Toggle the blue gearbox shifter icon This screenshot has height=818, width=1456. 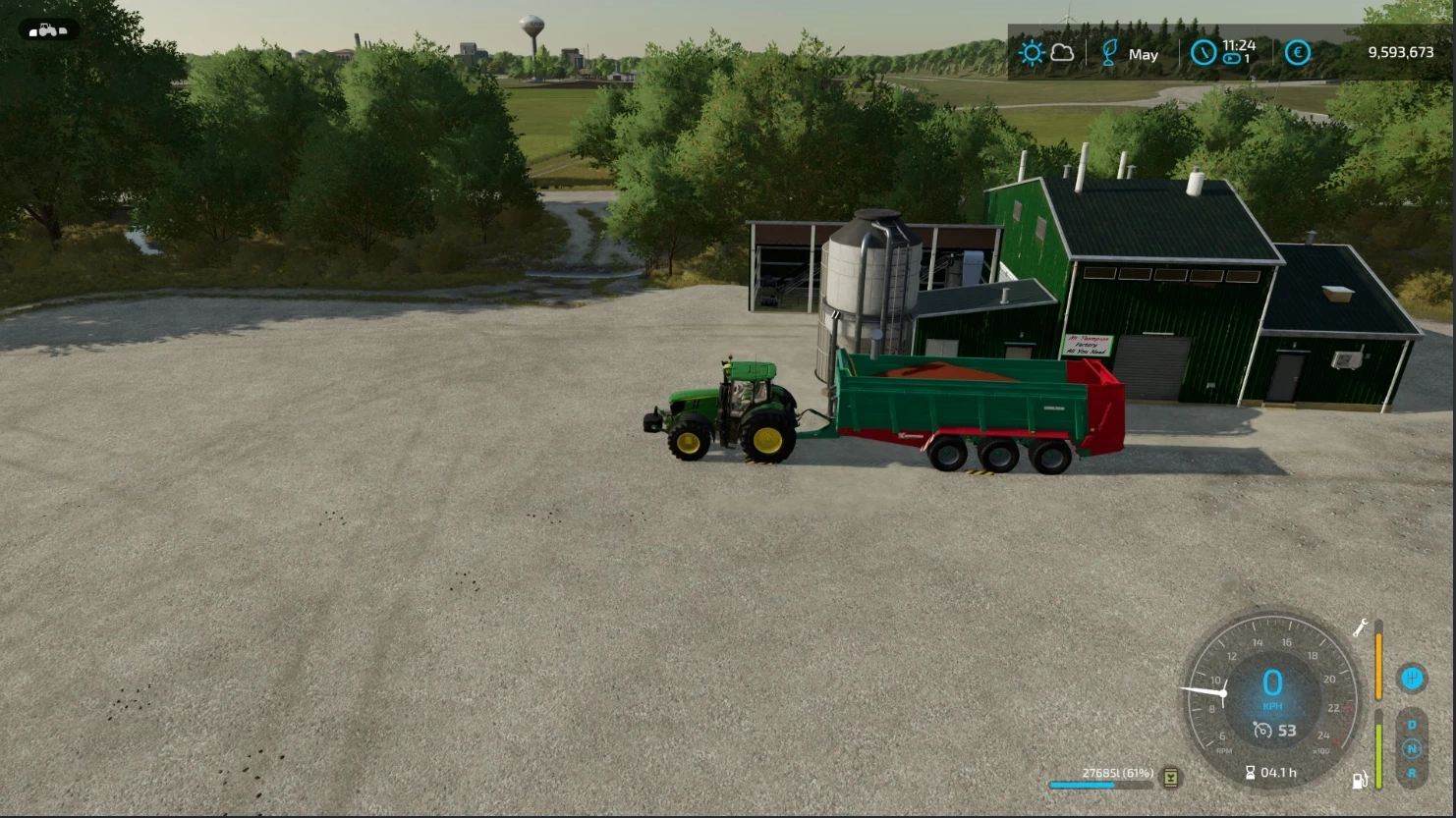(x=1412, y=678)
